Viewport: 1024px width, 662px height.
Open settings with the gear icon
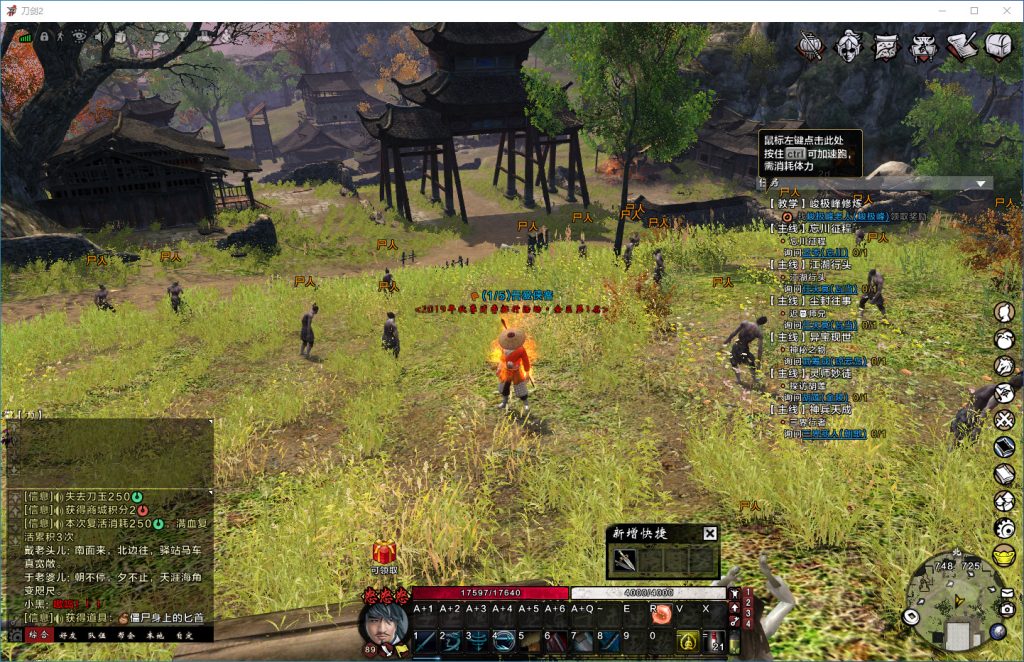point(1004,527)
